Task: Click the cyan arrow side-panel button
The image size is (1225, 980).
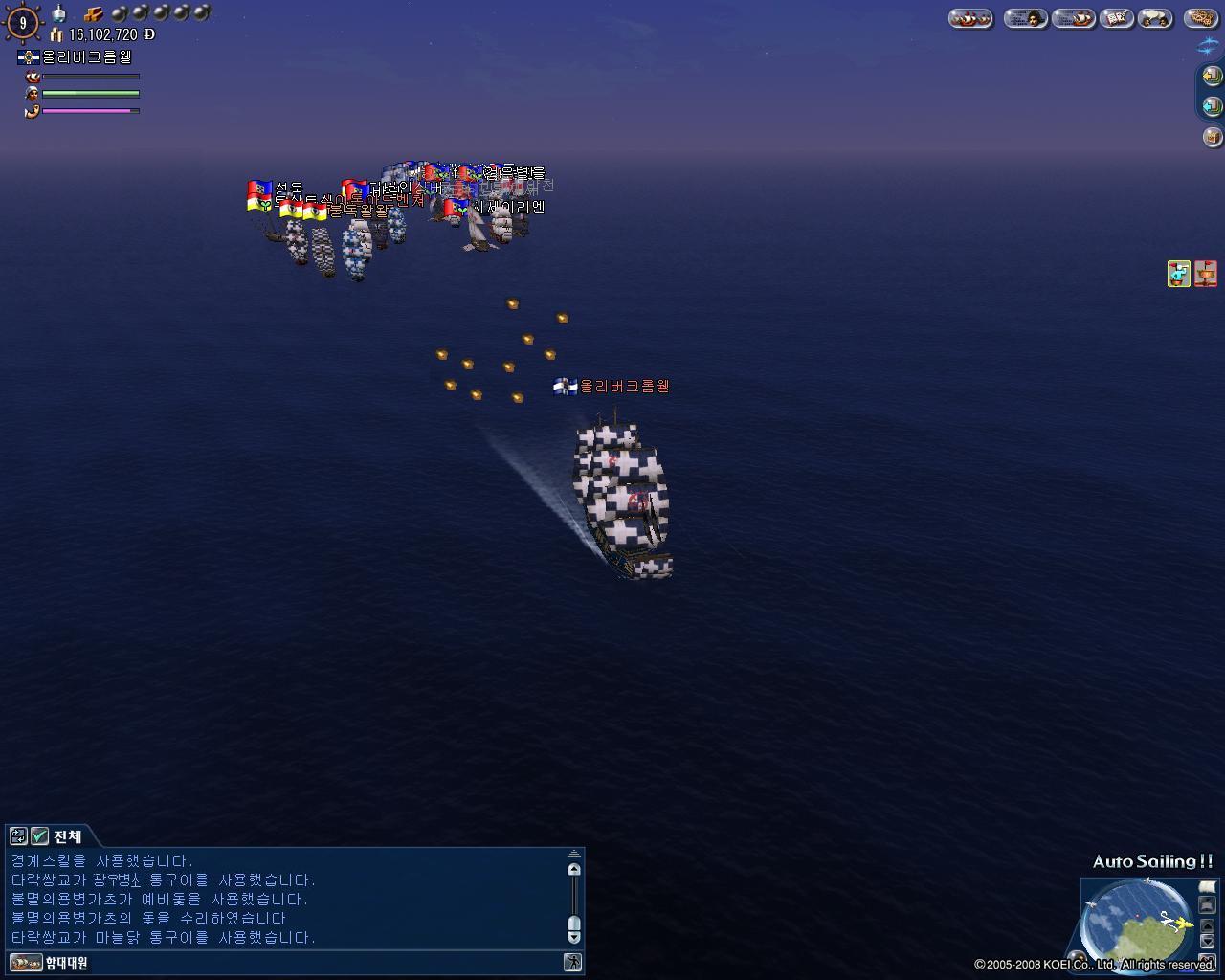Action: (1212, 105)
